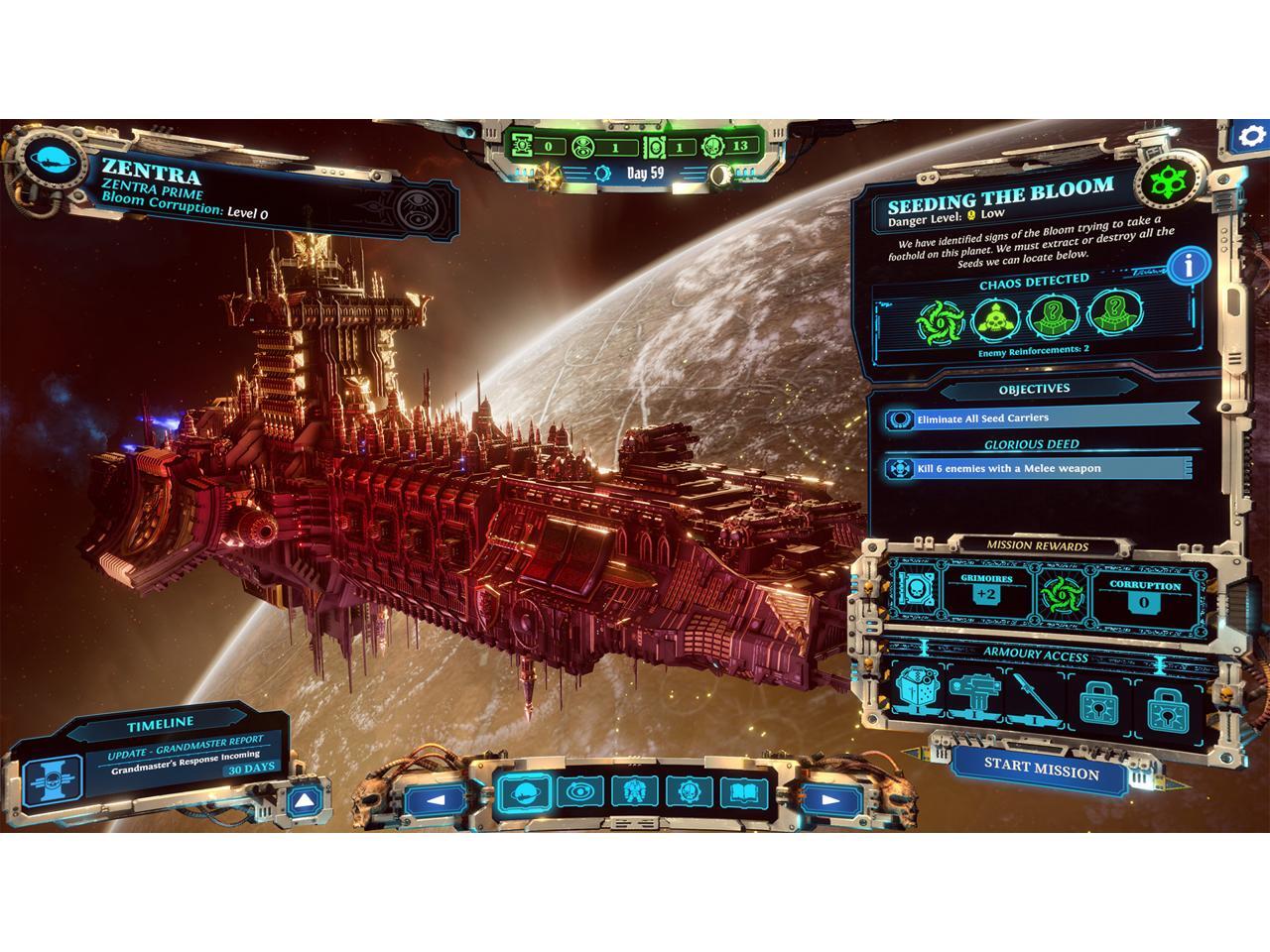1270x952 pixels.
Task: Open the orbit eye navigation icon
Action: point(574,793)
